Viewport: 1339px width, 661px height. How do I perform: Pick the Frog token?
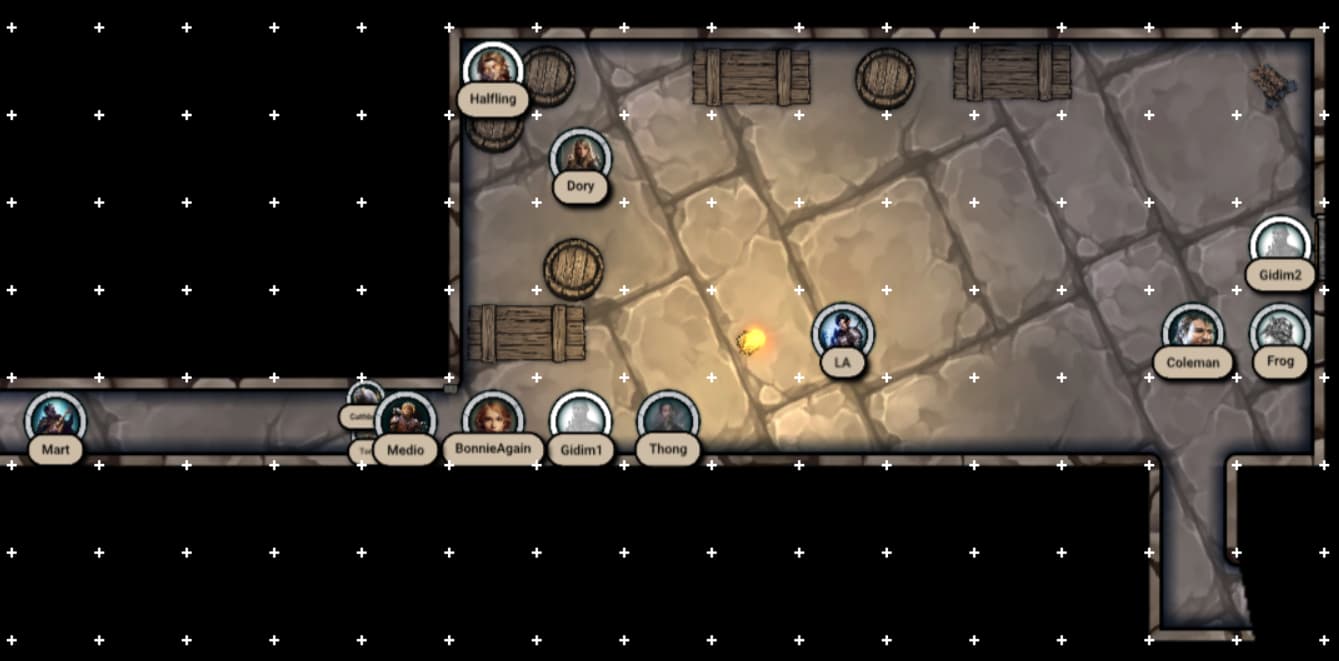pyautogui.click(x=1280, y=331)
